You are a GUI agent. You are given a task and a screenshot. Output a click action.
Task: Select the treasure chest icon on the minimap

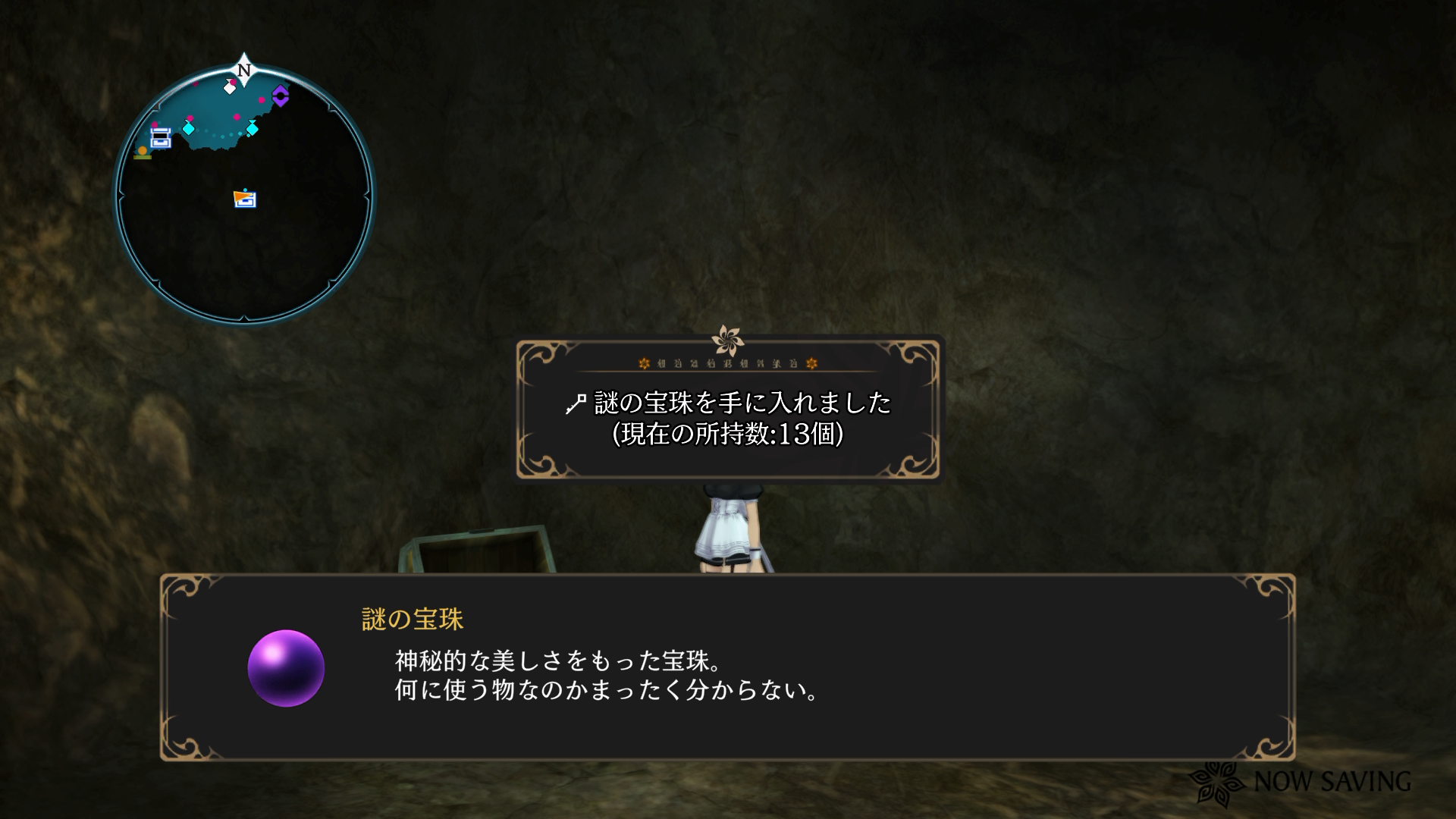160,137
